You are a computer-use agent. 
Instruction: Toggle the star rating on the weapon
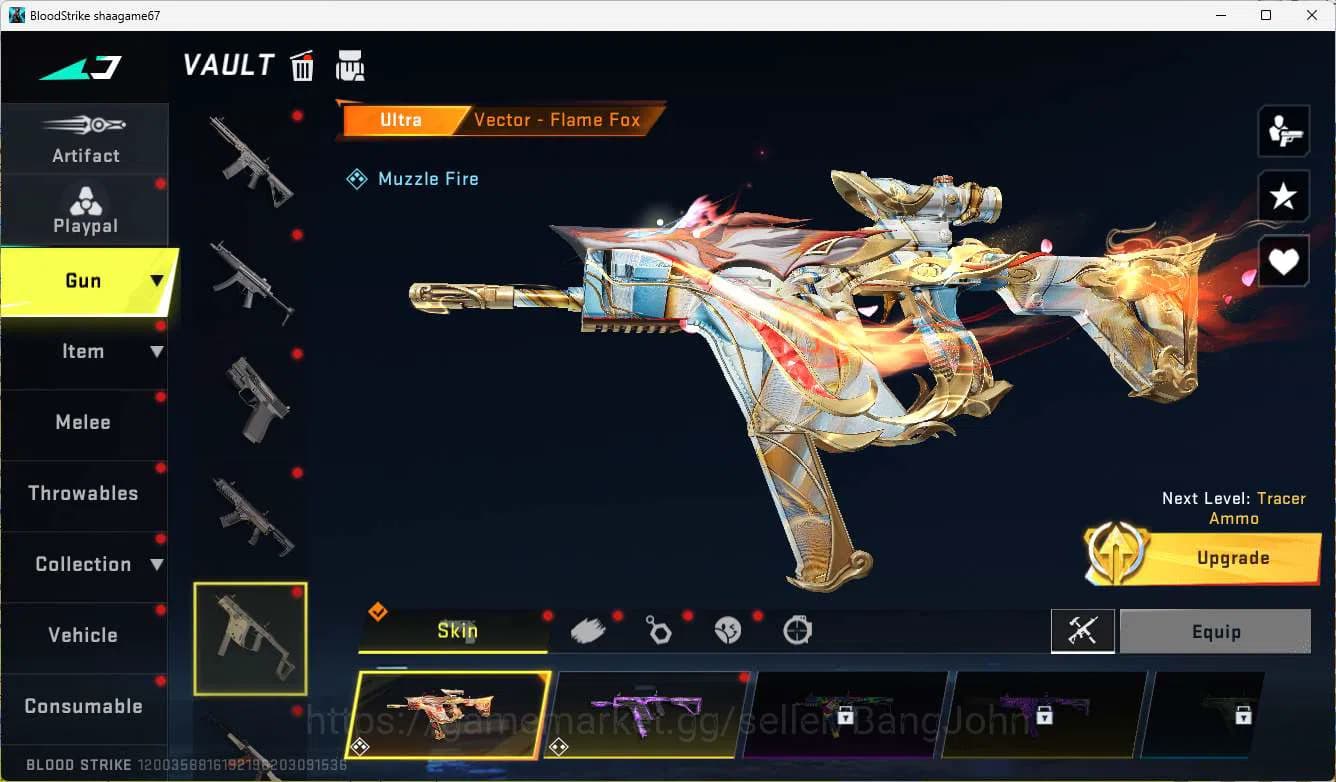click(1284, 196)
